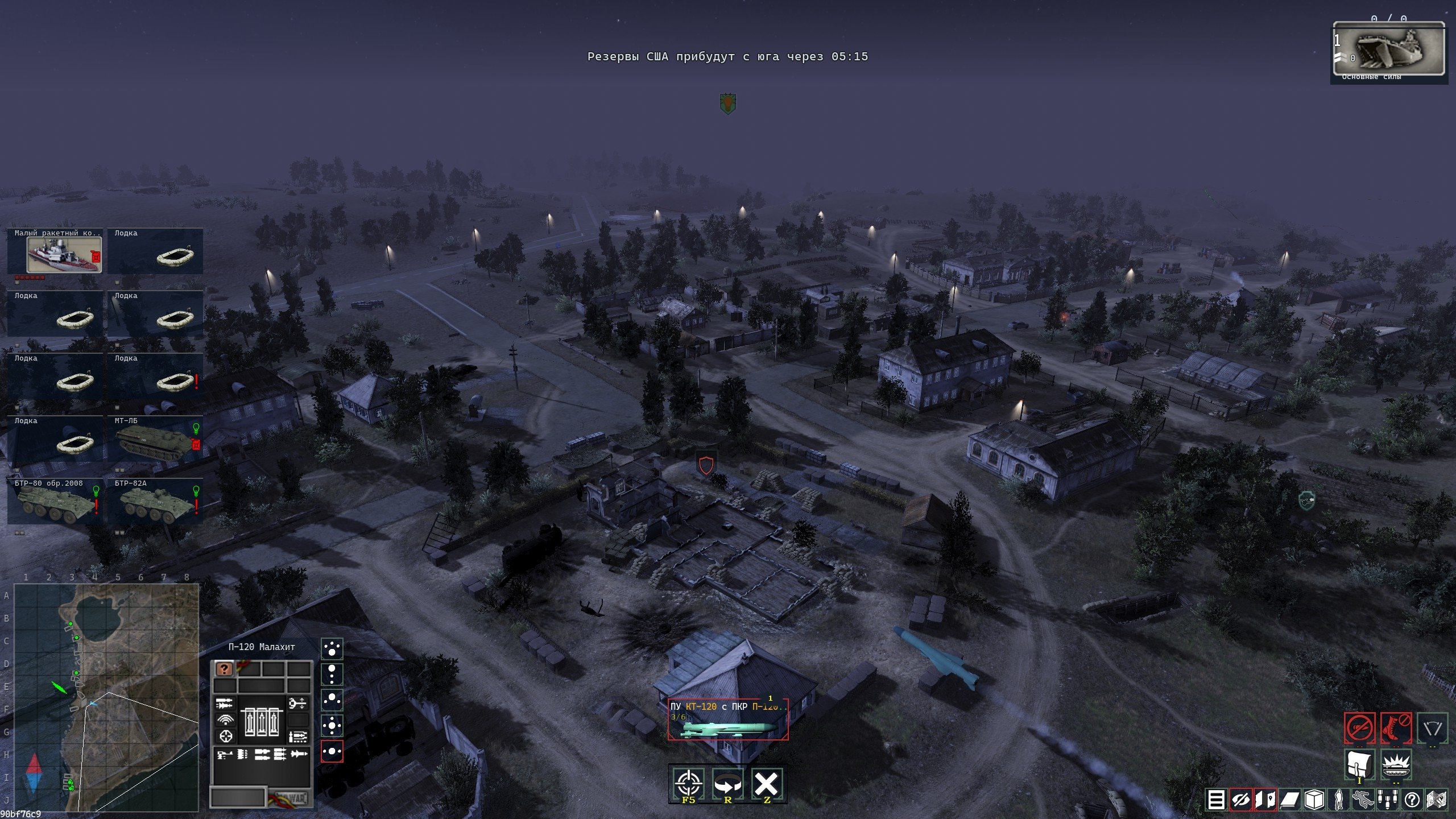Click the orange question mark in unit panel
The image size is (1456, 819).
[225, 669]
